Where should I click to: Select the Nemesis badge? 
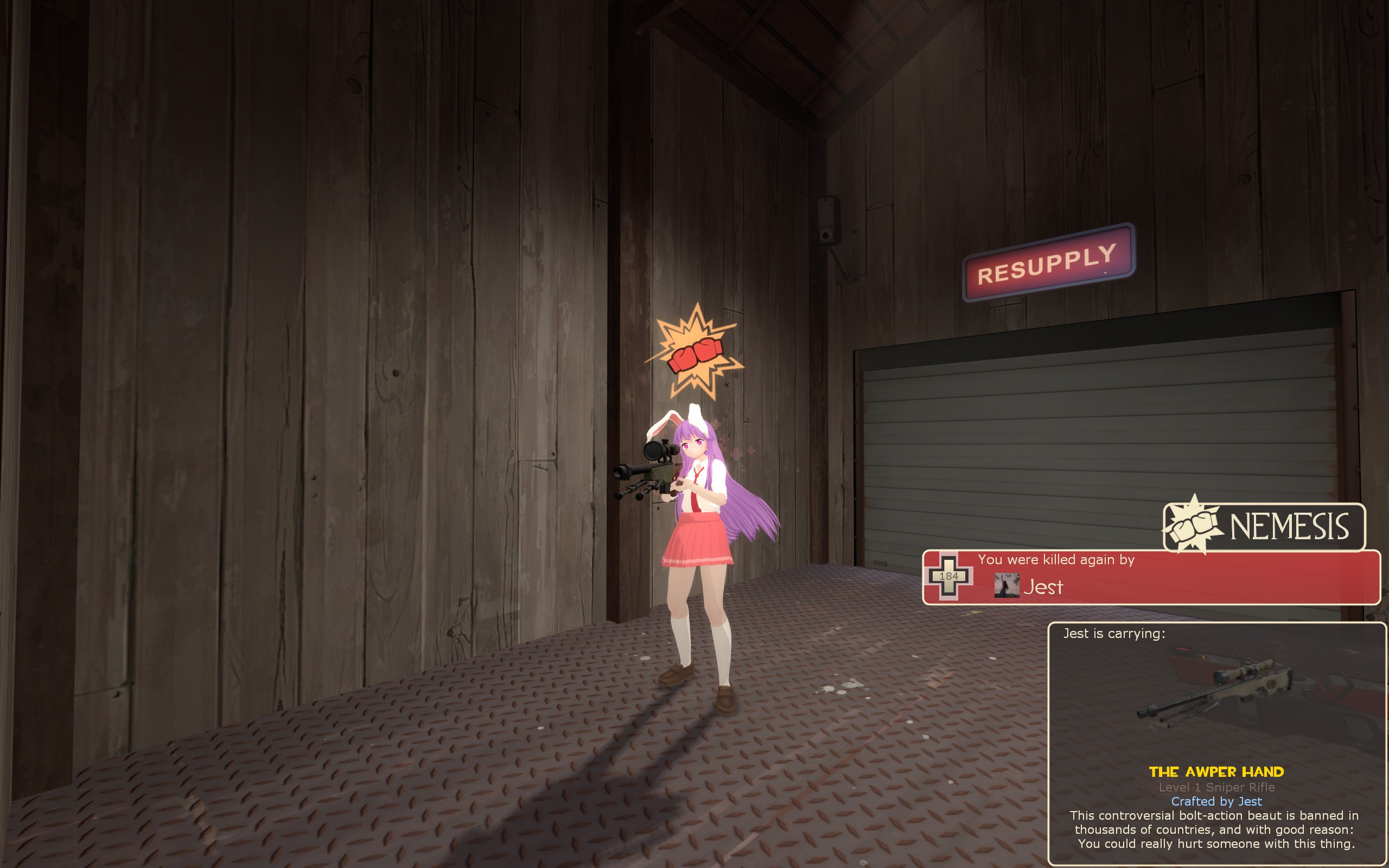pos(1264,526)
